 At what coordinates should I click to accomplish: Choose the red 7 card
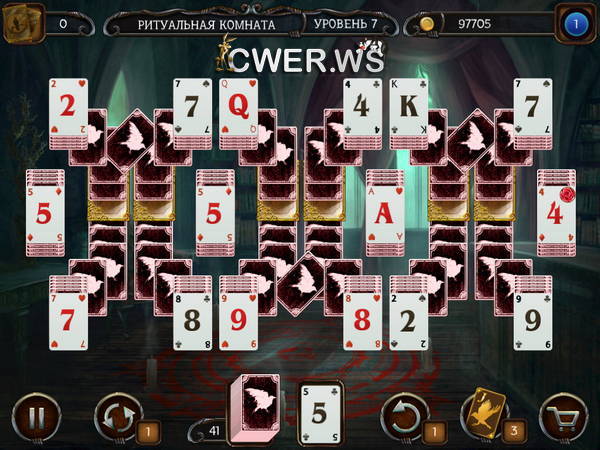click(68, 320)
